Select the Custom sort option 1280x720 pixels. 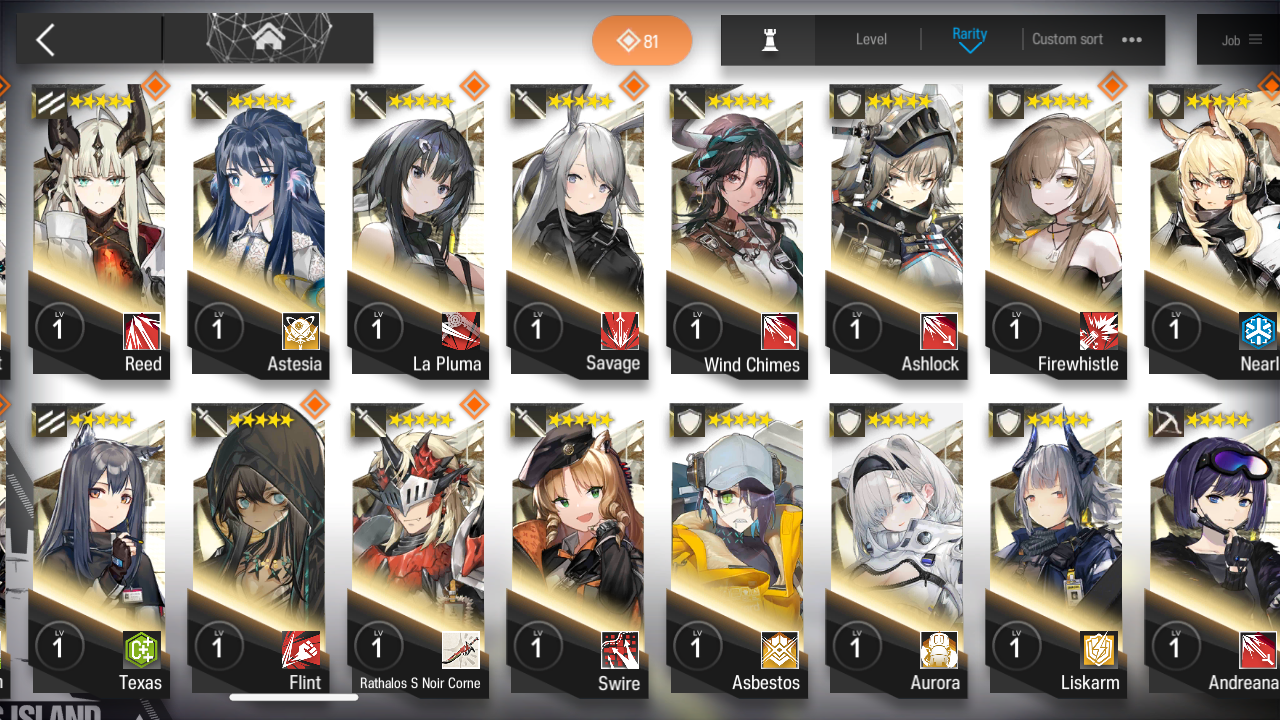coord(1066,40)
